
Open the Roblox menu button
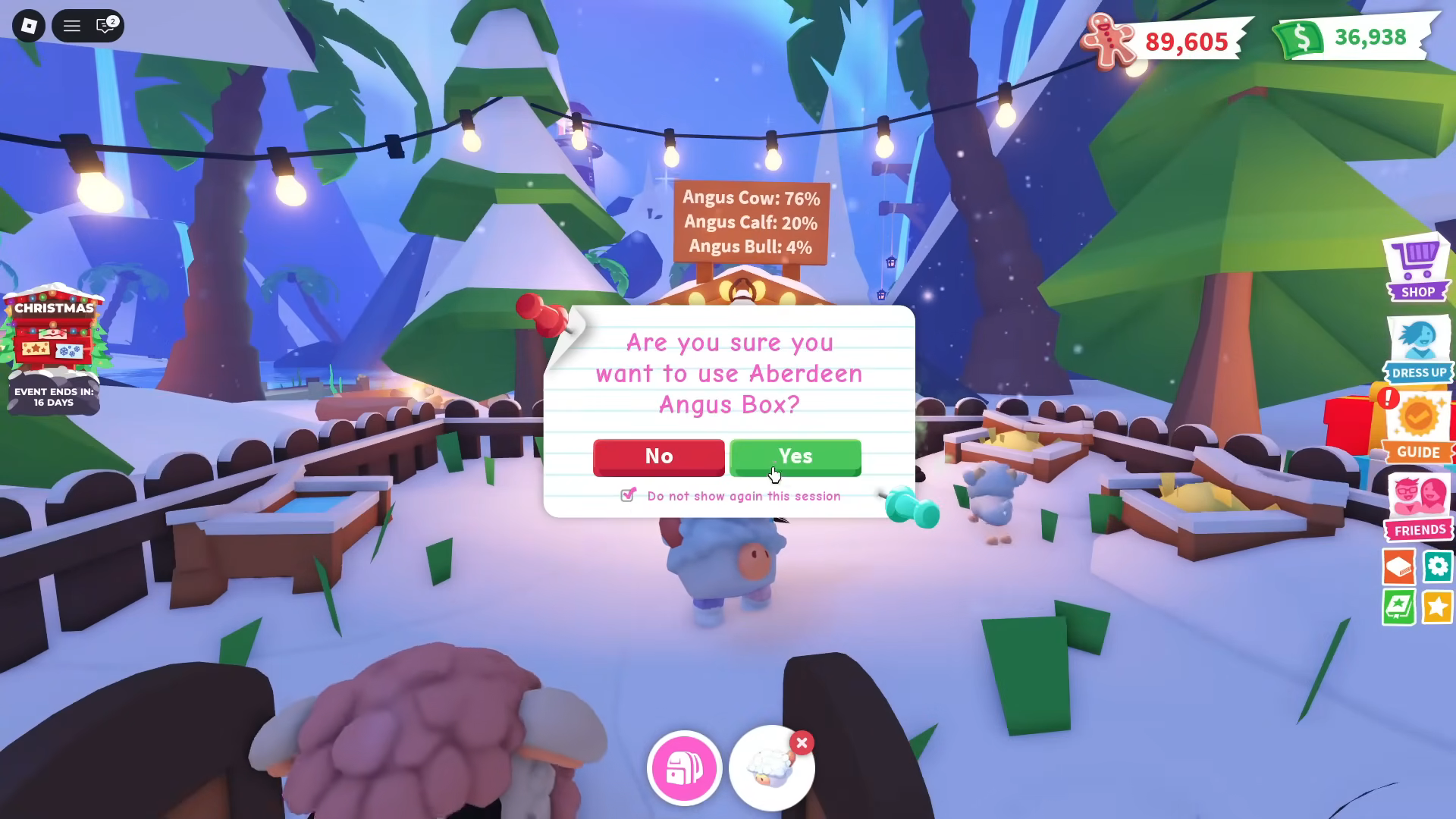[27, 25]
